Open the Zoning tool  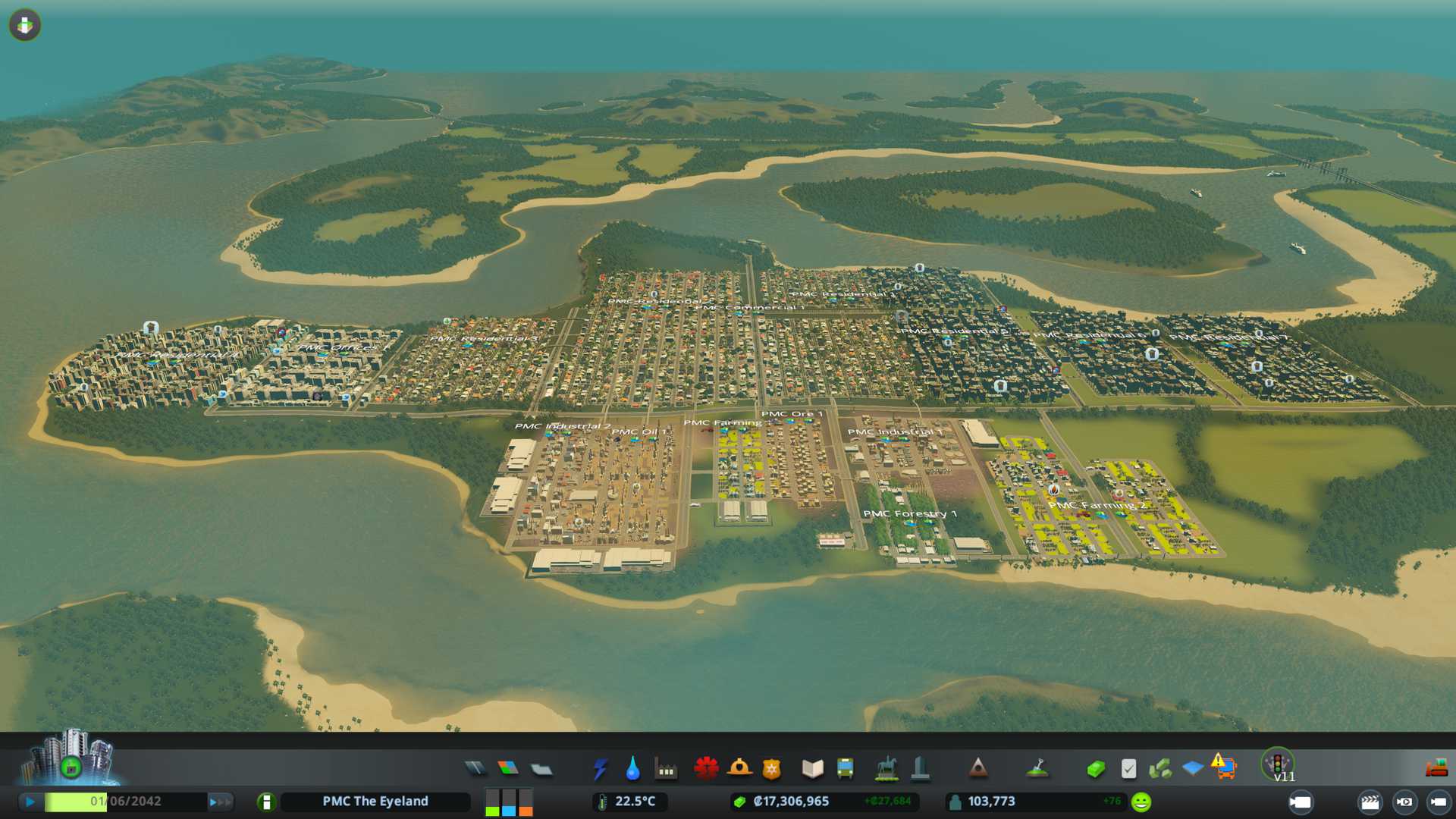[x=508, y=769]
